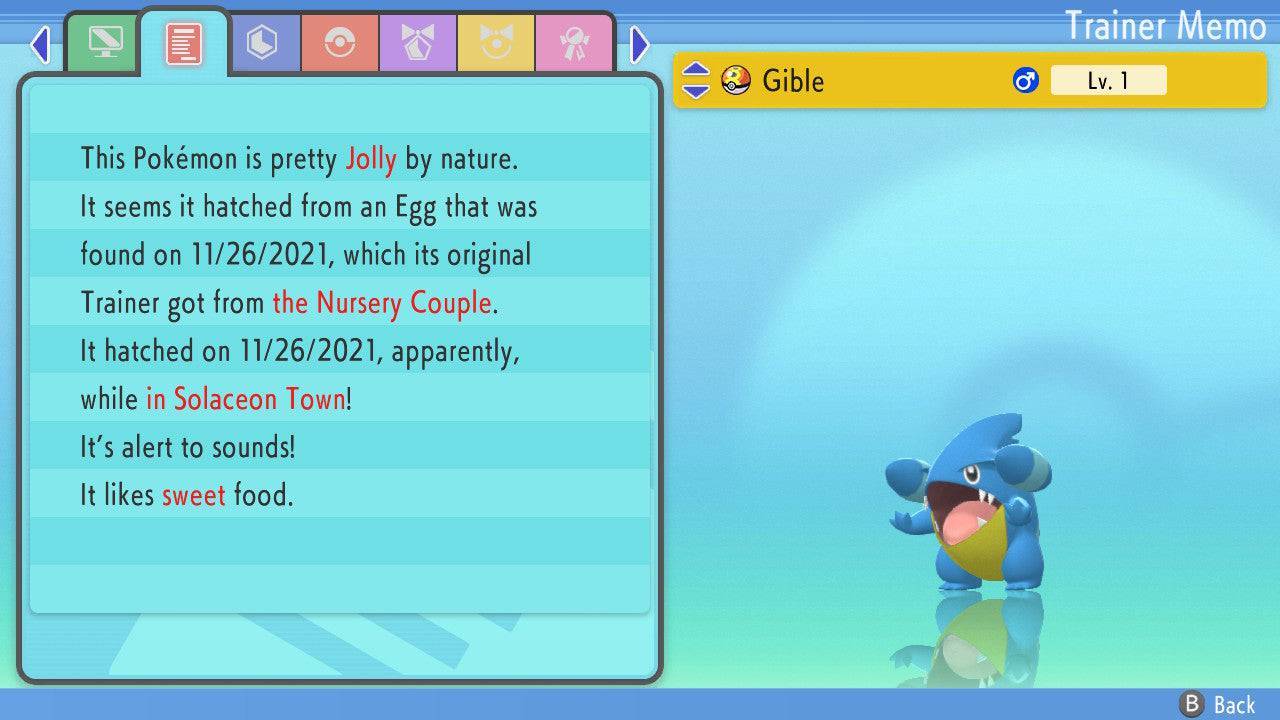Click the right arrow beside the tabs
The width and height of the screenshot is (1280, 720).
point(640,44)
